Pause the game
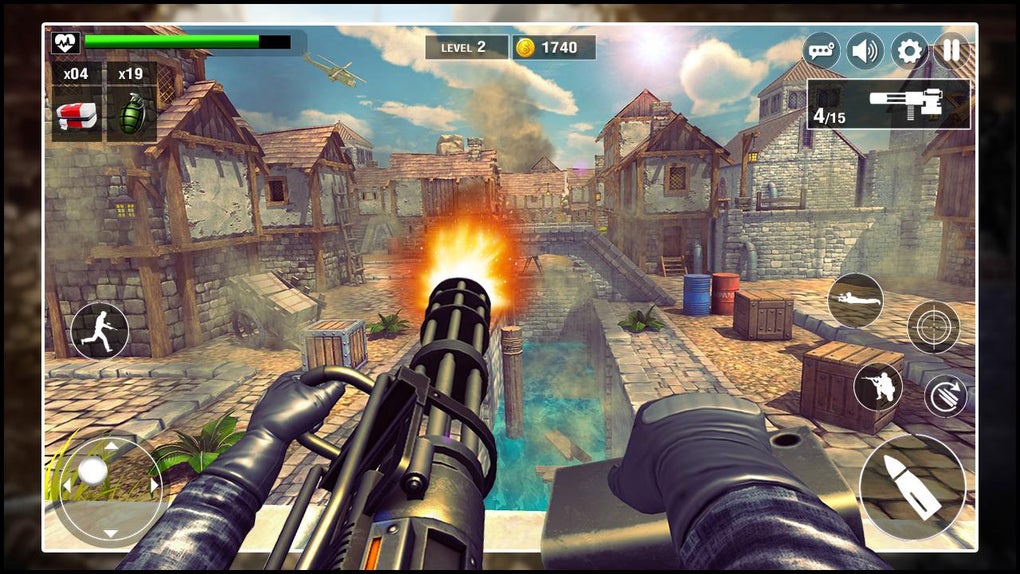Screen dimensions: 1020x574 (x=950, y=50)
